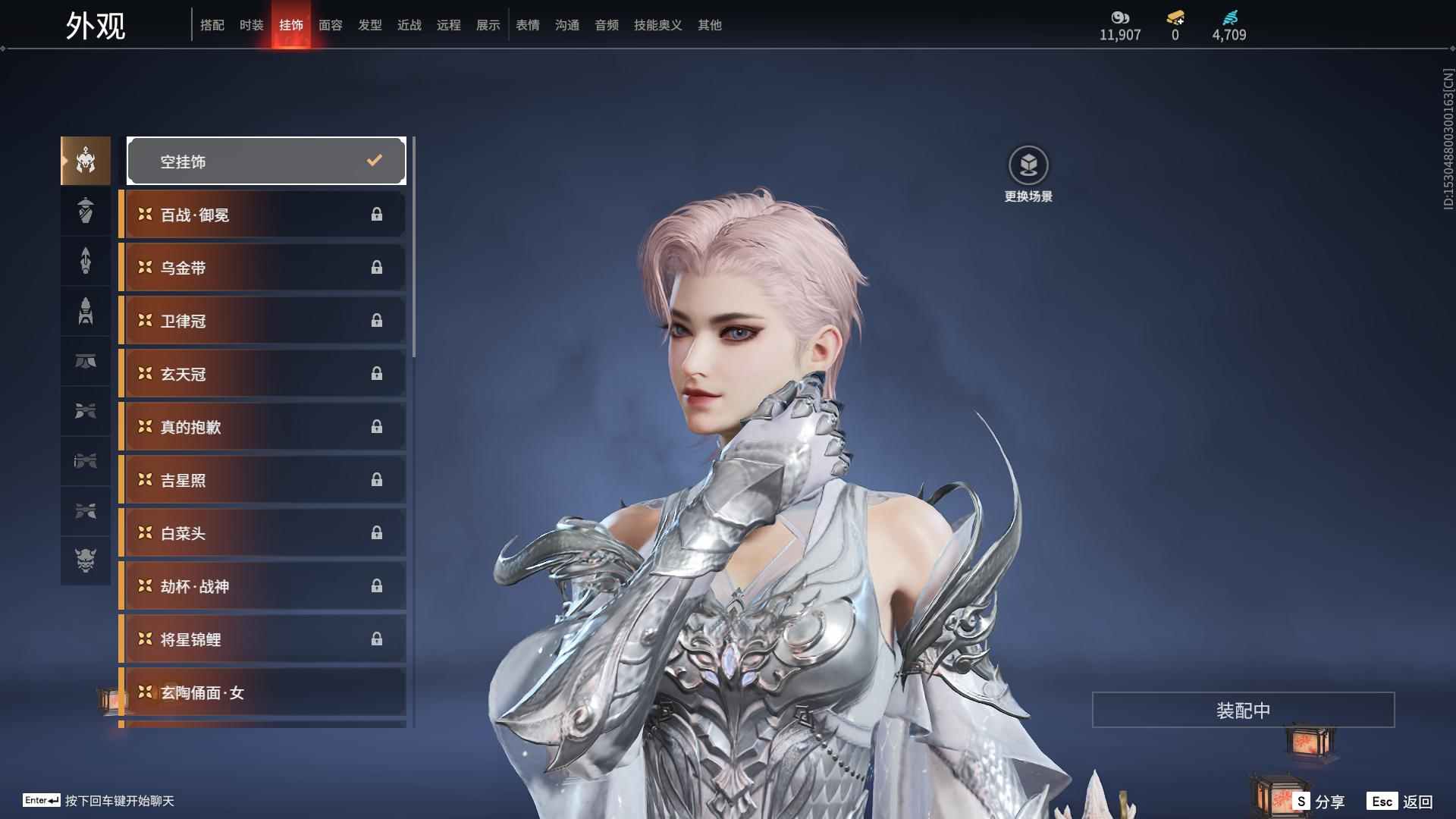Choose the 玄陶俑面·女 accessory
Image resolution: width=1456 pixels, height=819 pixels.
263,692
